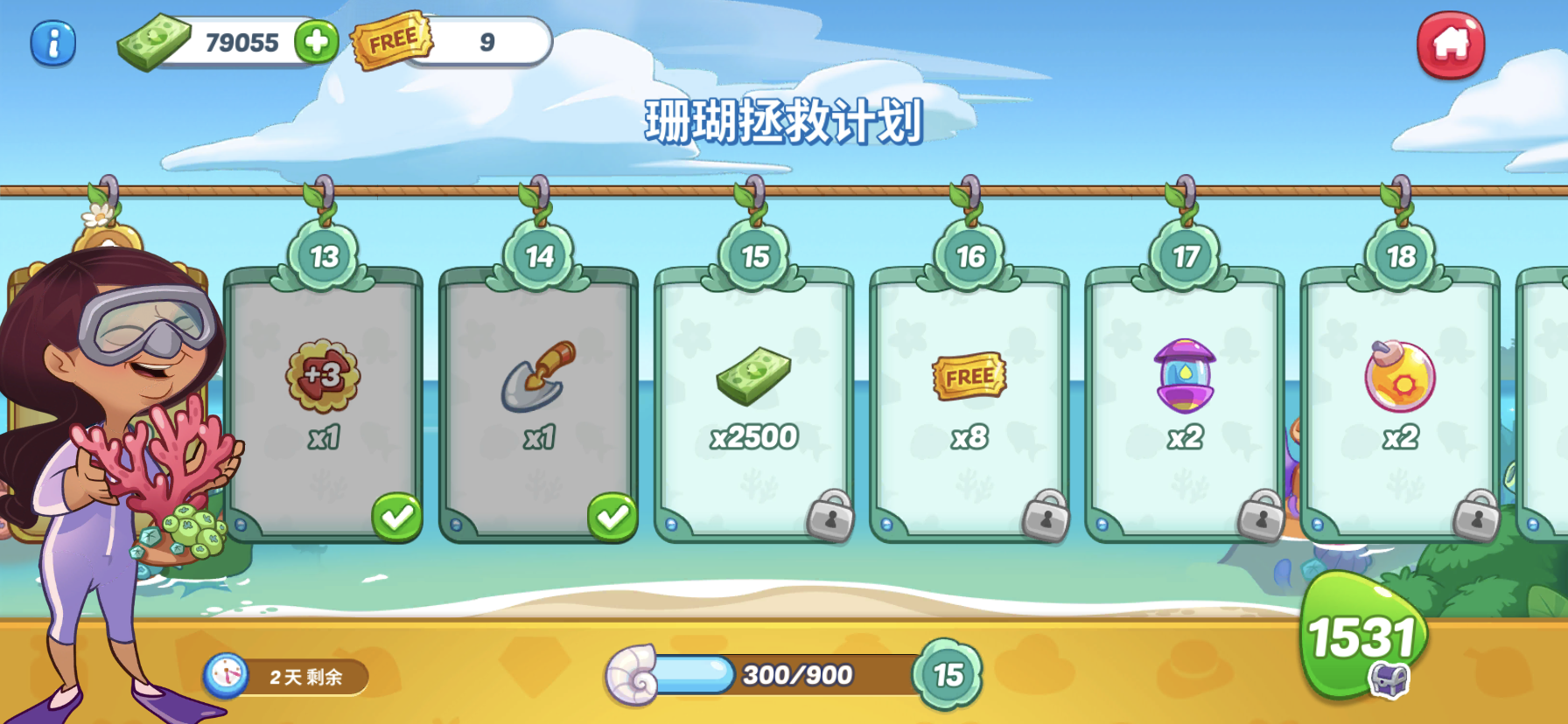Screen dimensions: 1568x724
Task: Click the FREE ticket icon on card 16
Action: pos(969,376)
